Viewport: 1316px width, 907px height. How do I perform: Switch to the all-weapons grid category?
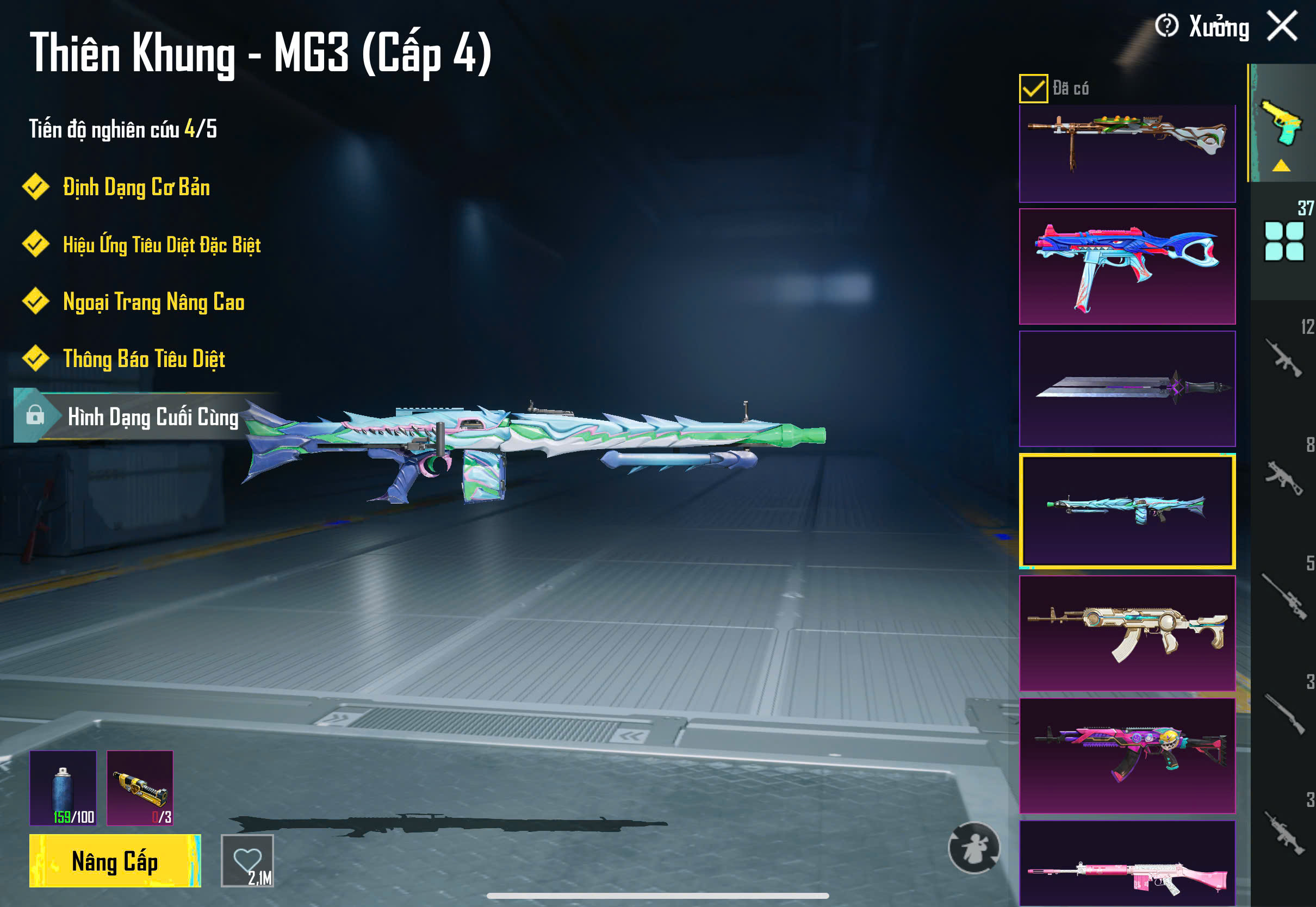[x=1283, y=241]
